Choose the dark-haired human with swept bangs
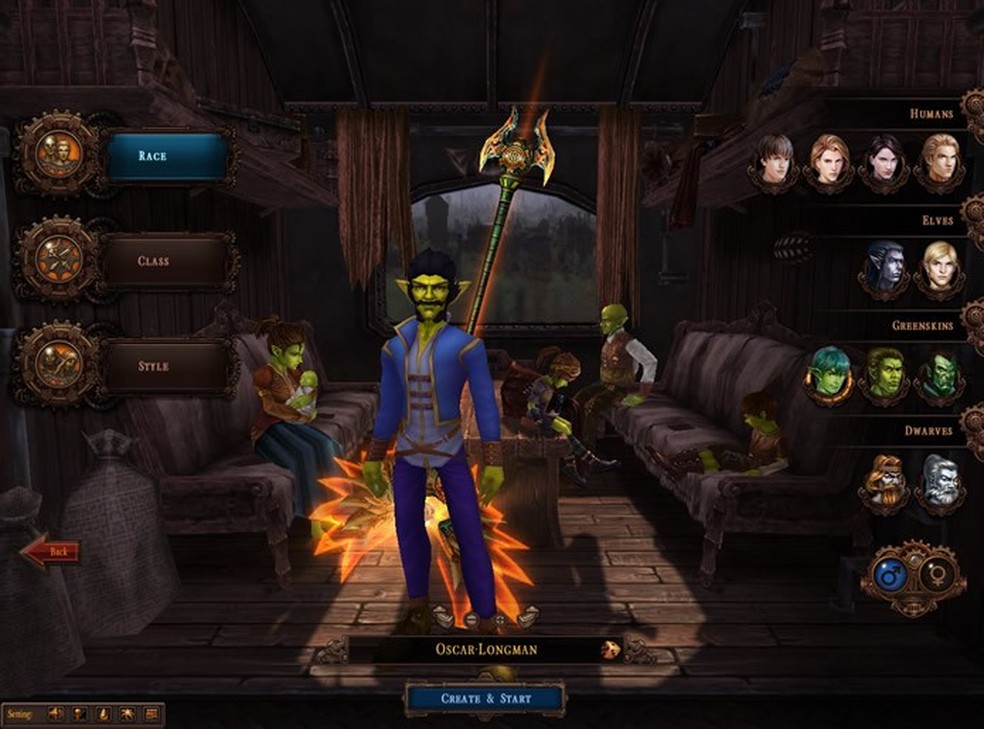The image size is (984, 729). point(774,159)
